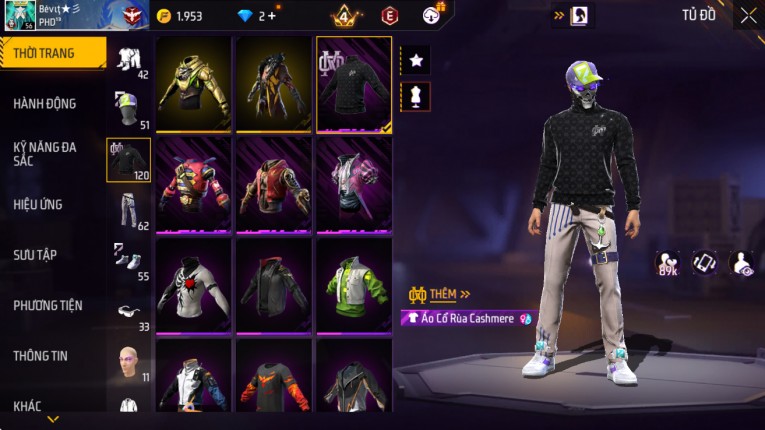Toggle the star favorites filter

(x=416, y=61)
